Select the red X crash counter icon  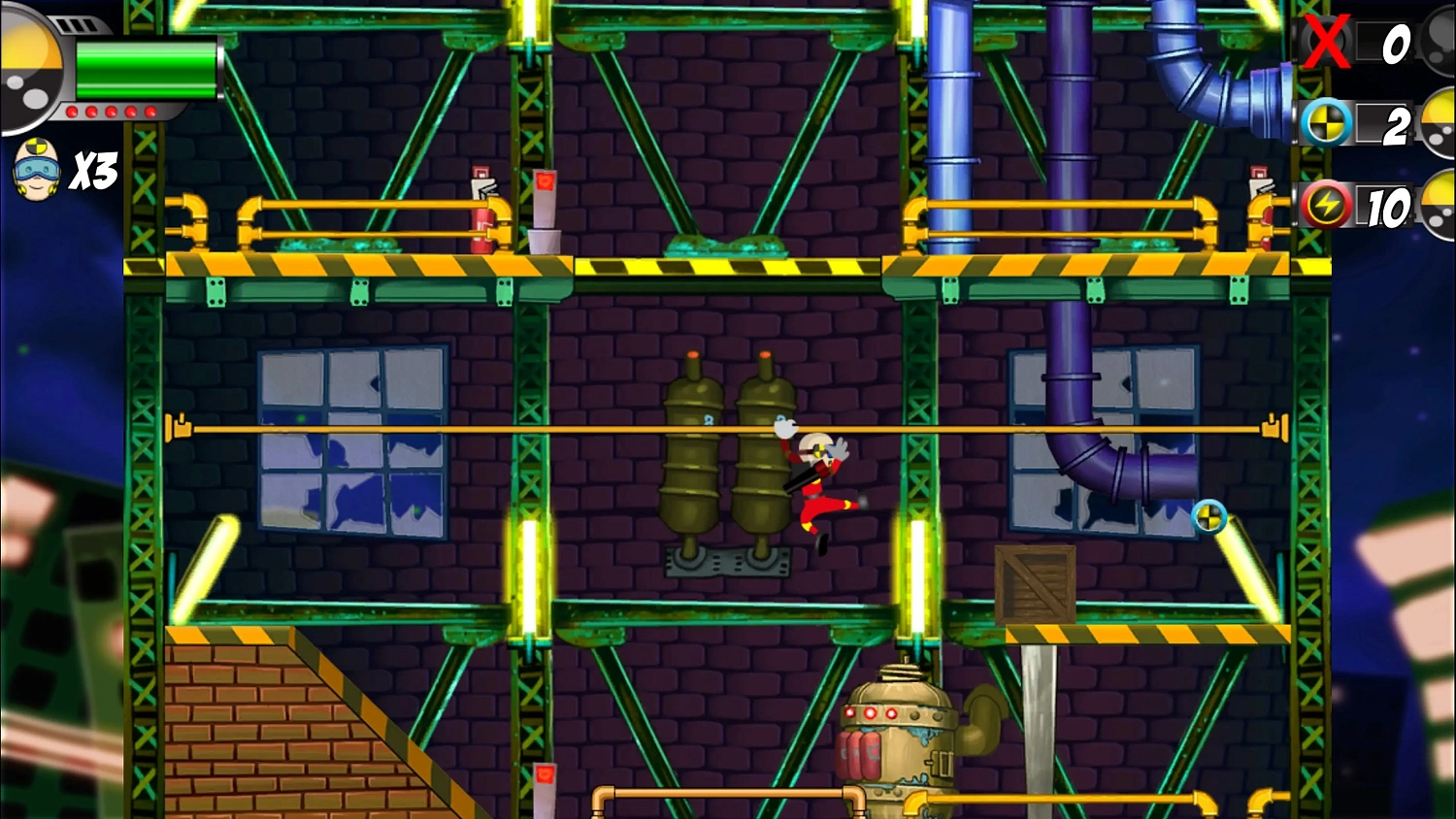[1326, 44]
